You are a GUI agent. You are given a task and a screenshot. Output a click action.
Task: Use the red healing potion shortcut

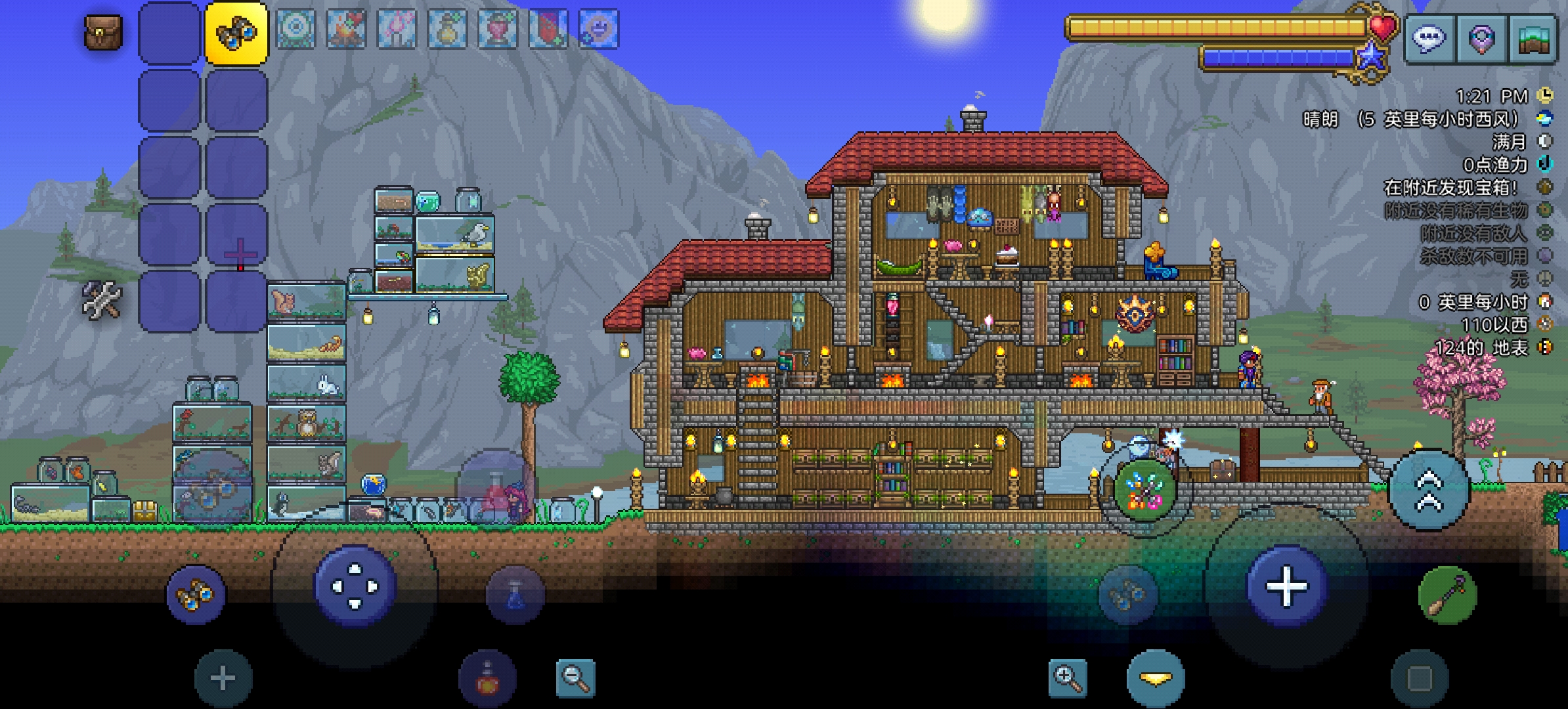(x=487, y=679)
